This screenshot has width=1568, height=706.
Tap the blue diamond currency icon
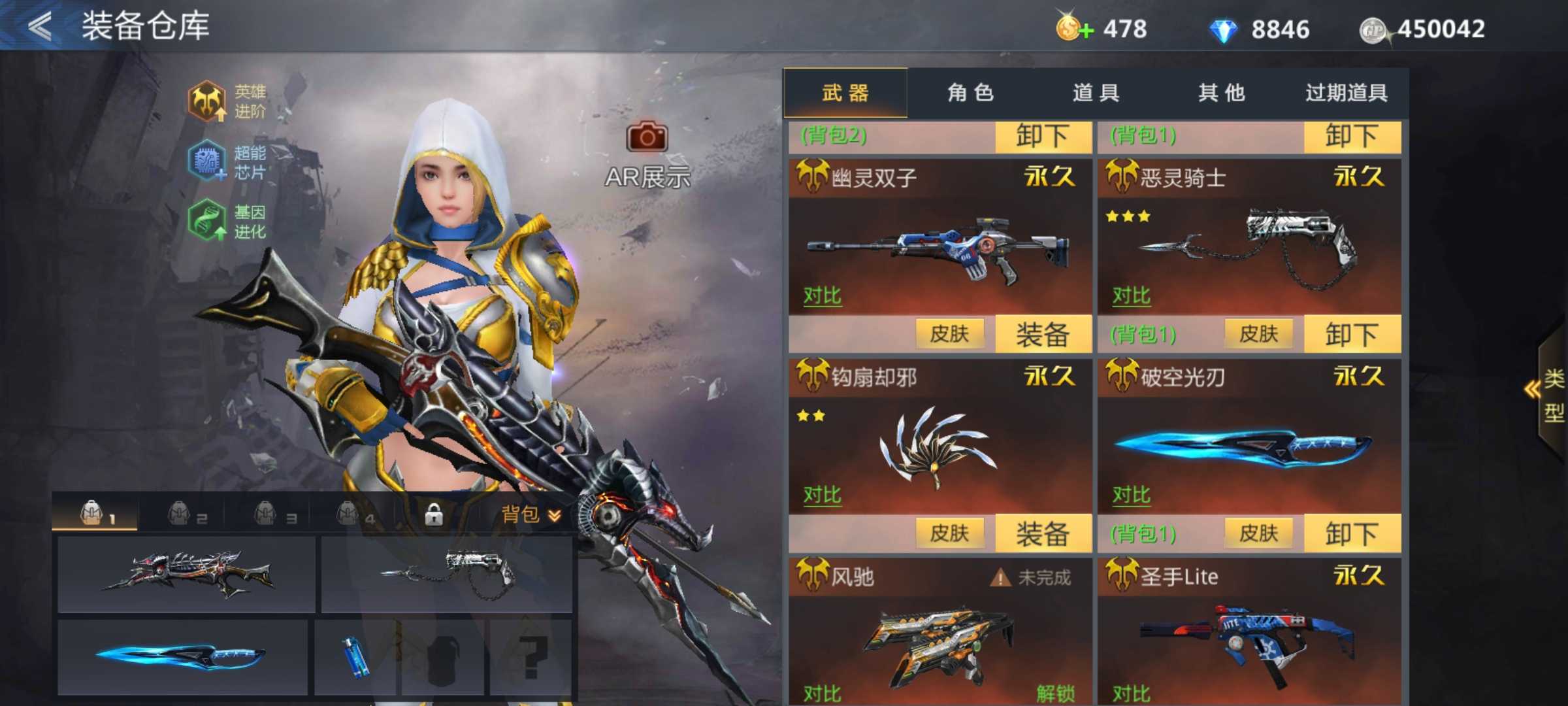[1223, 29]
